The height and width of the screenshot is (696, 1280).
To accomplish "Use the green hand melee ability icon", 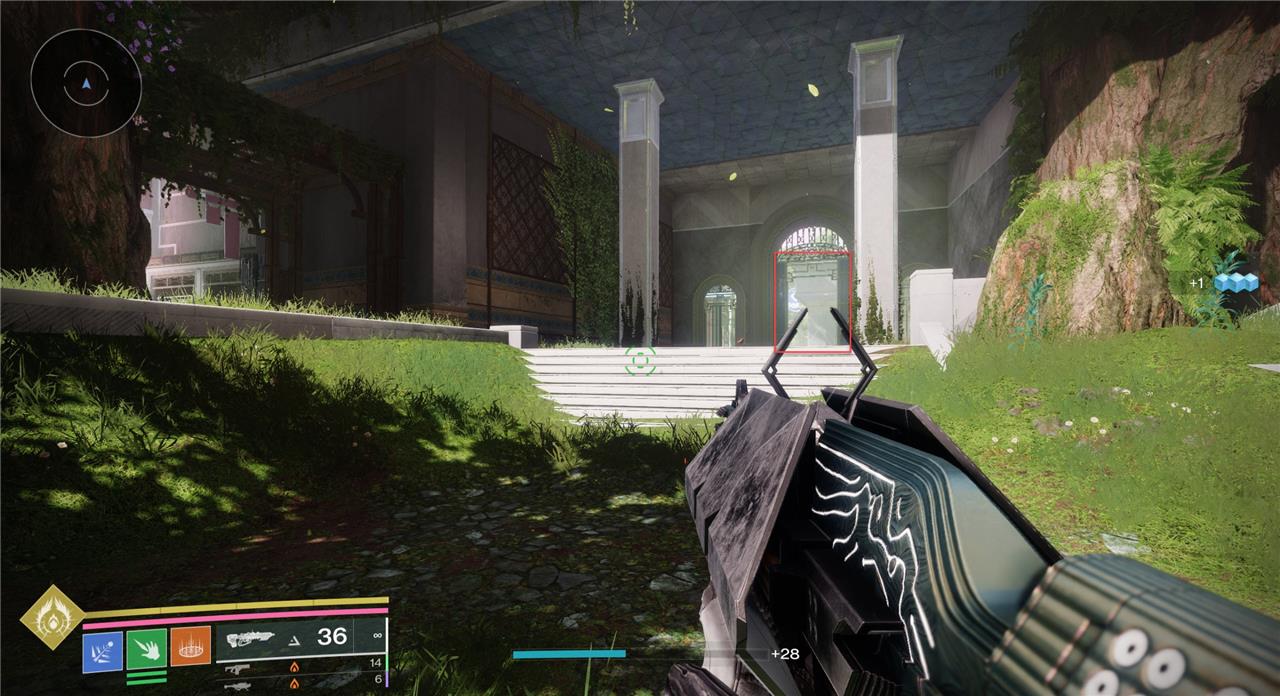I will tap(146, 649).
